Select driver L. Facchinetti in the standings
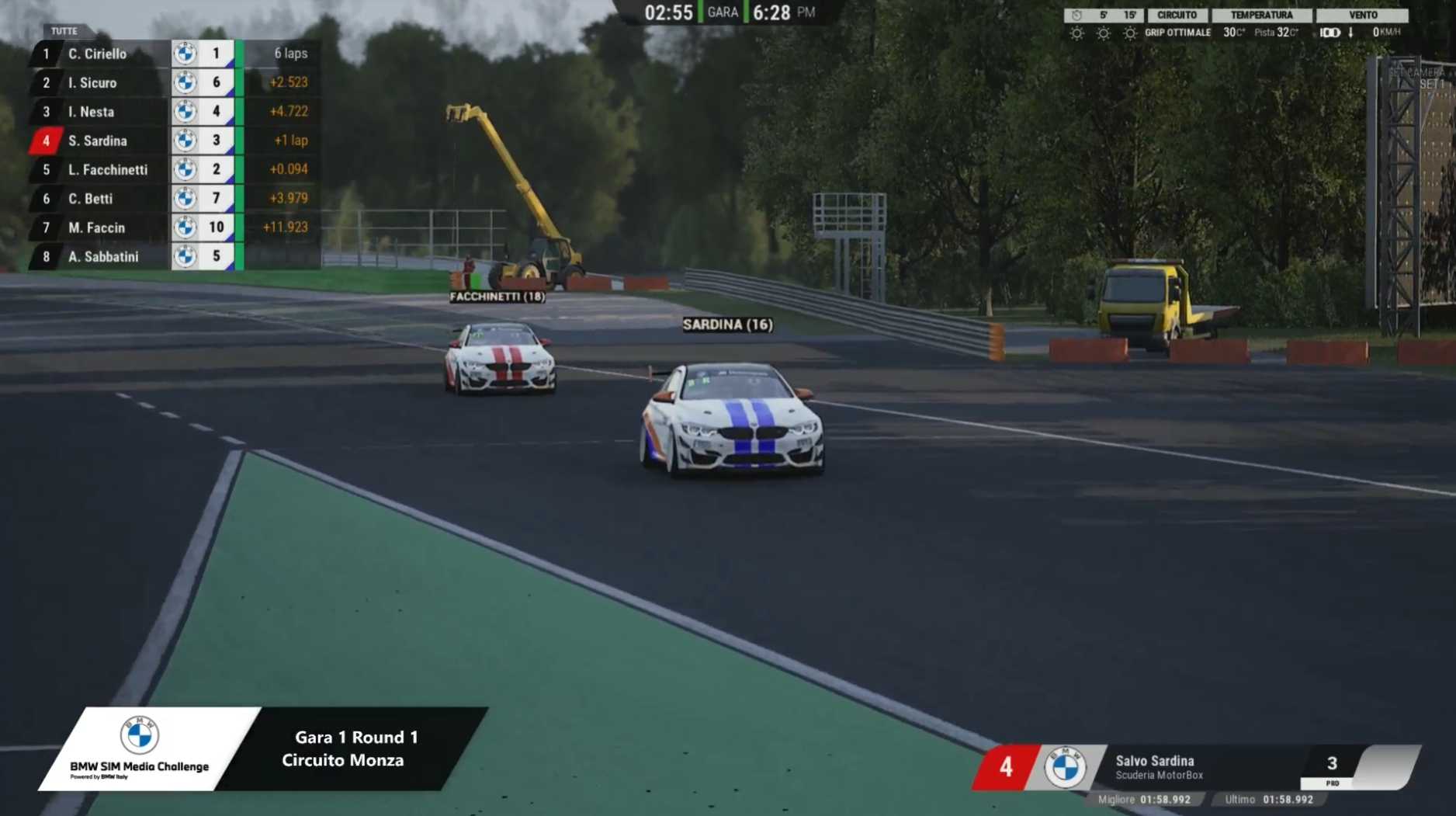The height and width of the screenshot is (816, 1456). tap(107, 169)
